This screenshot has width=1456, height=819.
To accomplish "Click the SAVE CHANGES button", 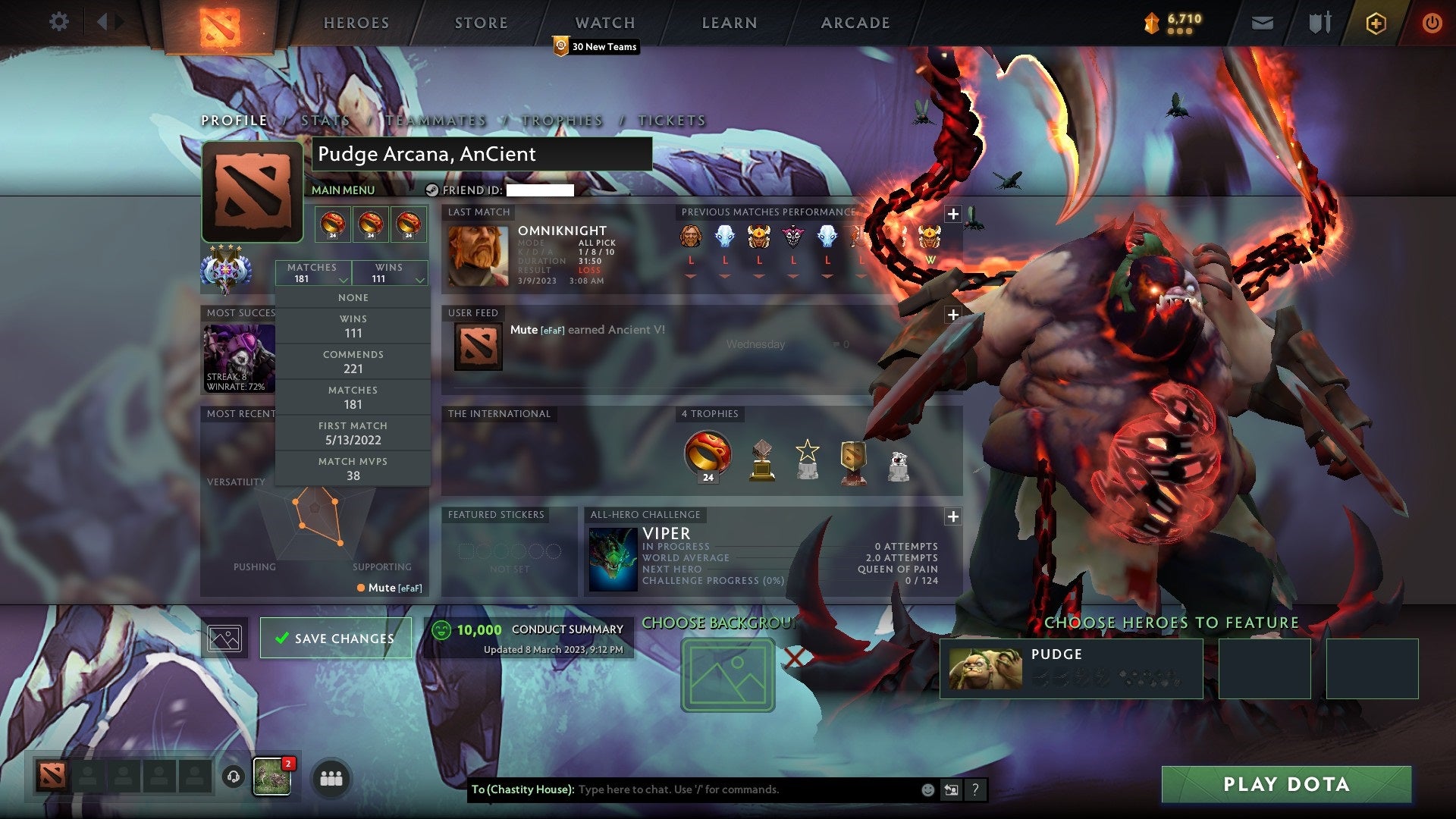I will pyautogui.click(x=334, y=638).
